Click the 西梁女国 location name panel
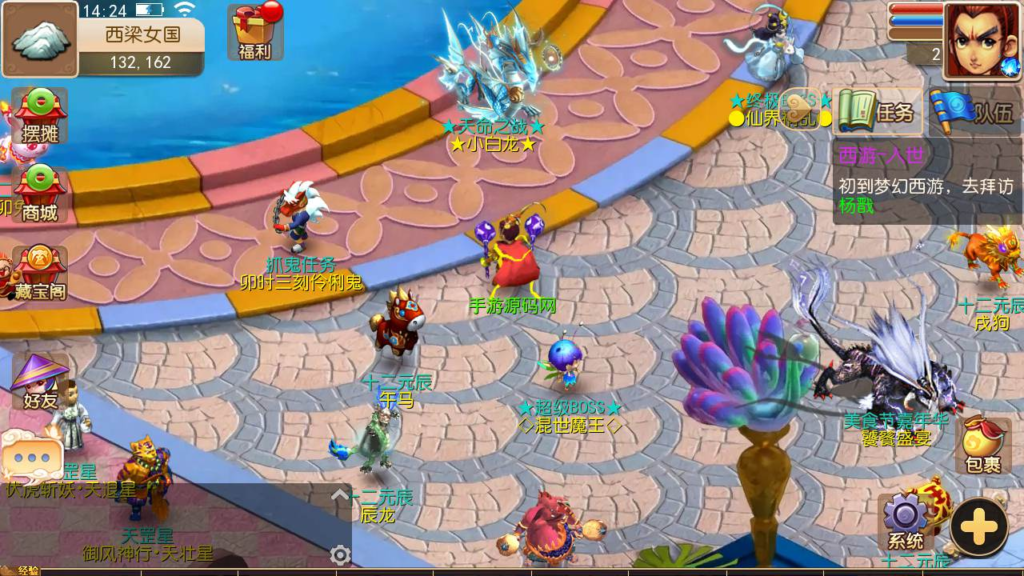Image resolution: width=1024 pixels, height=576 pixels. tap(142, 46)
